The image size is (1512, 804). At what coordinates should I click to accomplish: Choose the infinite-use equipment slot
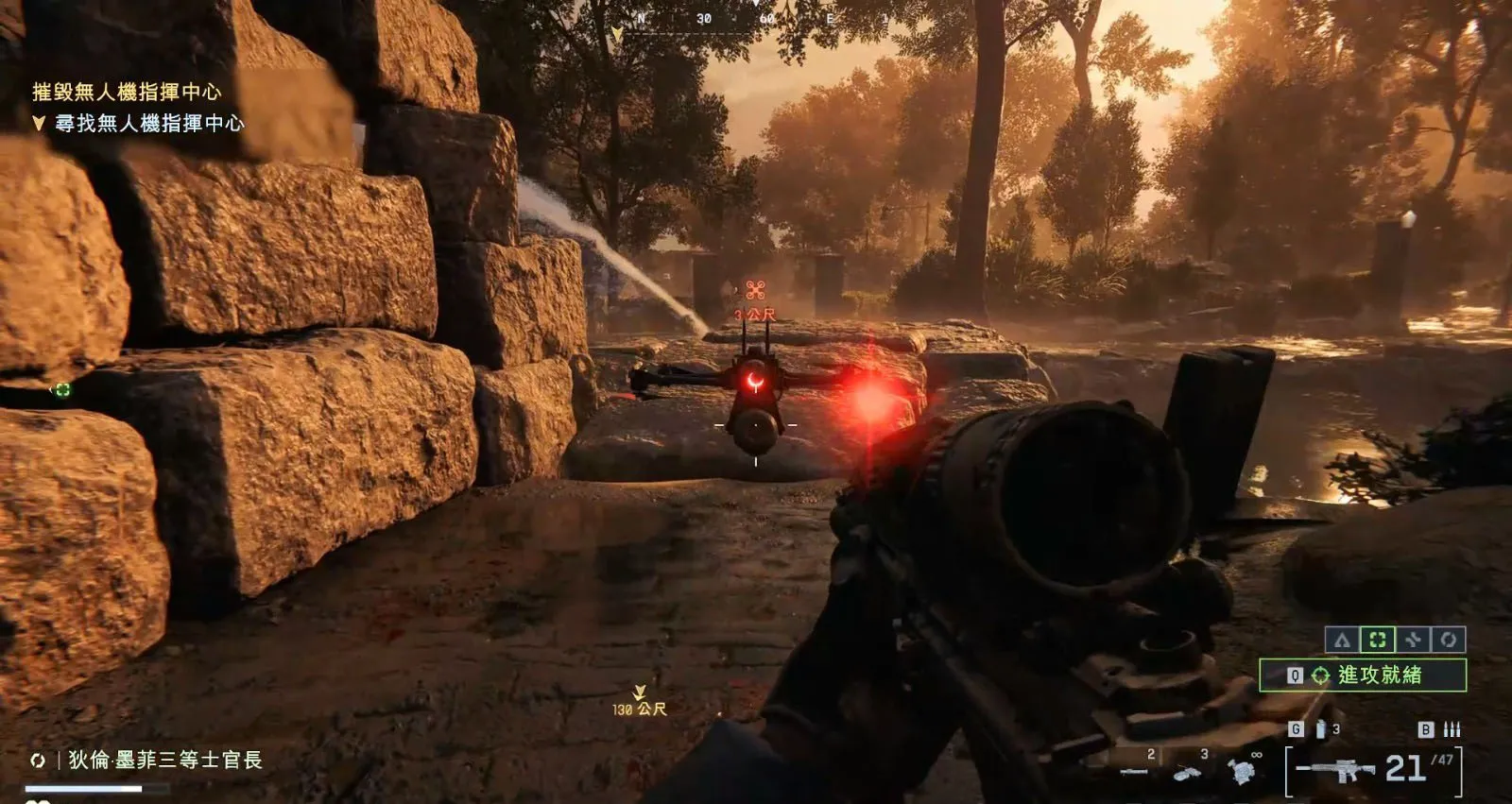pyautogui.click(x=1243, y=770)
